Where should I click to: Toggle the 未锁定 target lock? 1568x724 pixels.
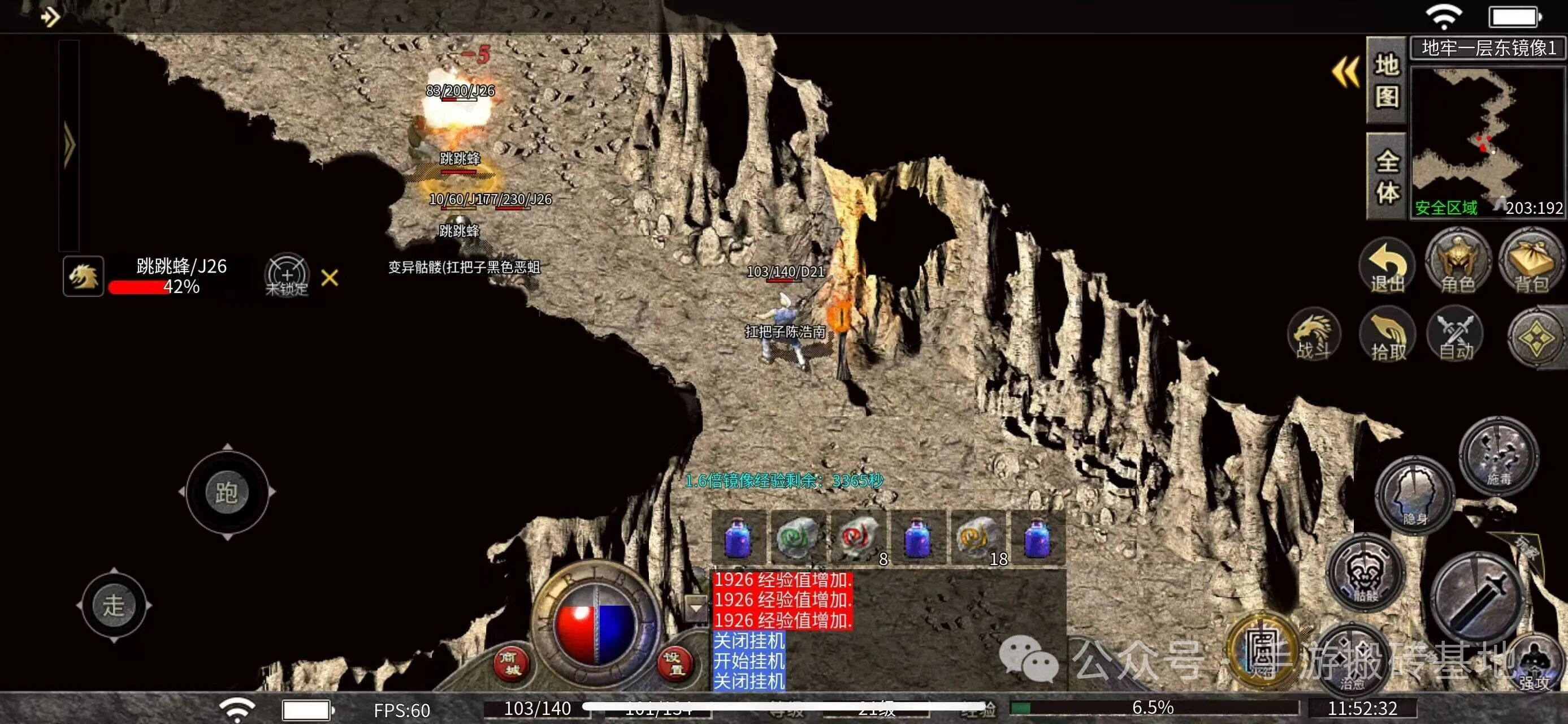287,276
